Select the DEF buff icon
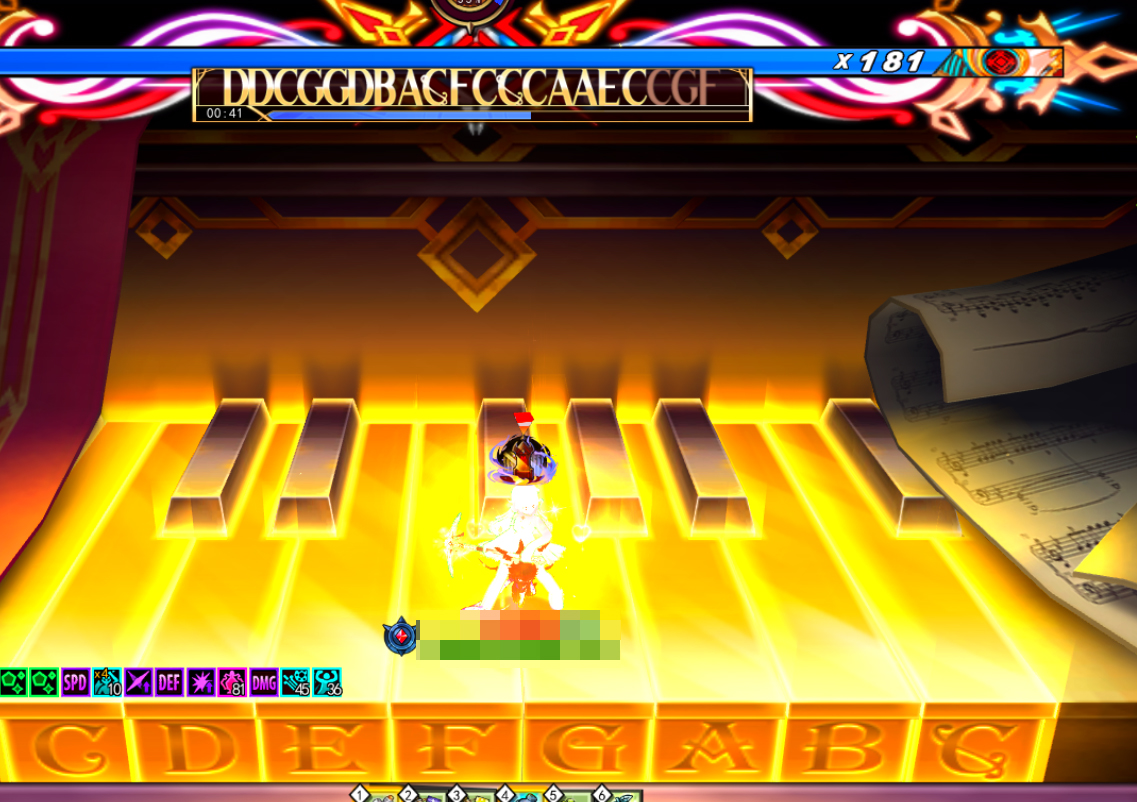The height and width of the screenshot is (802, 1137). pos(169,682)
